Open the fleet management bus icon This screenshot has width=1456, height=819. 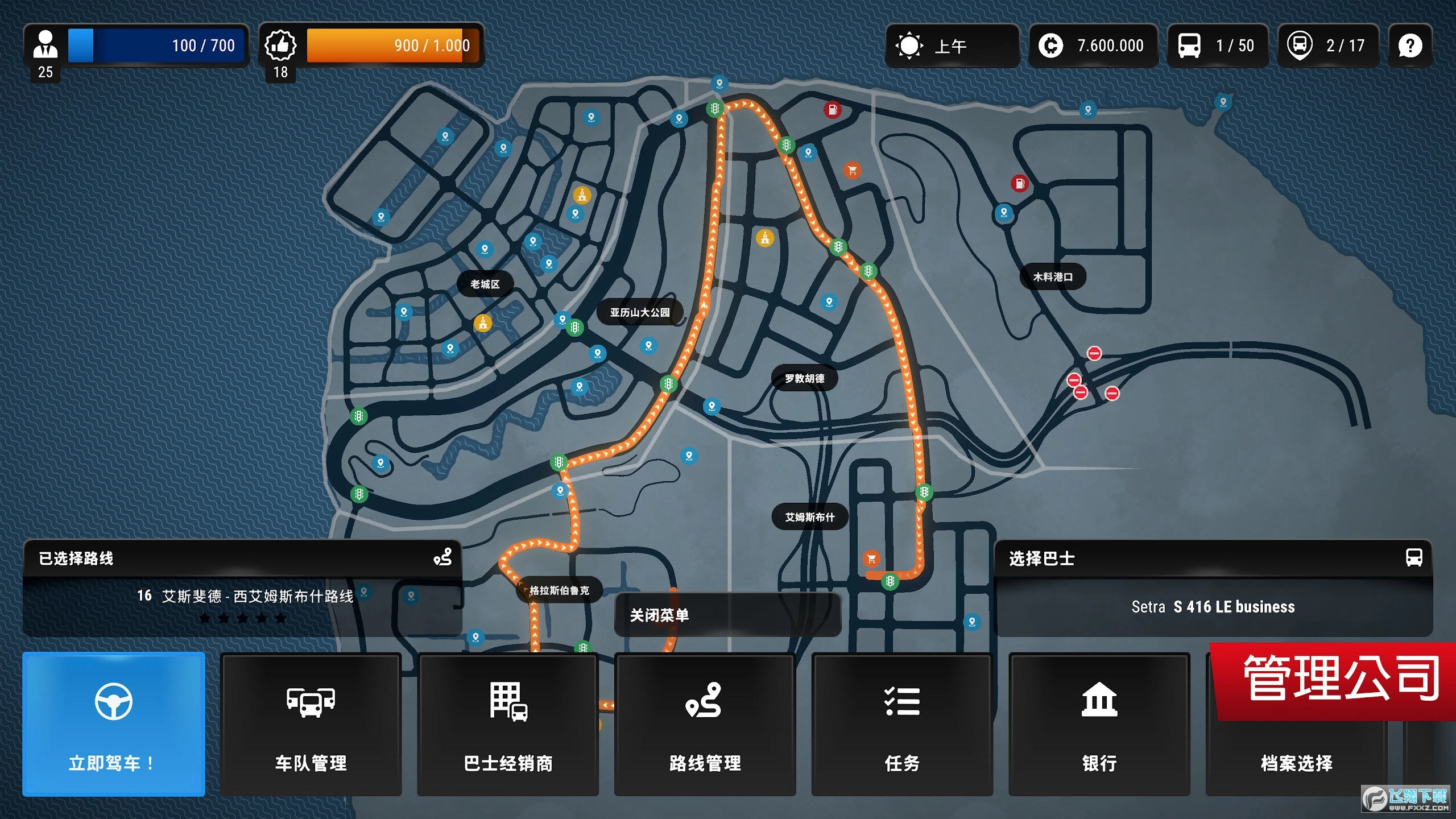tap(310, 704)
